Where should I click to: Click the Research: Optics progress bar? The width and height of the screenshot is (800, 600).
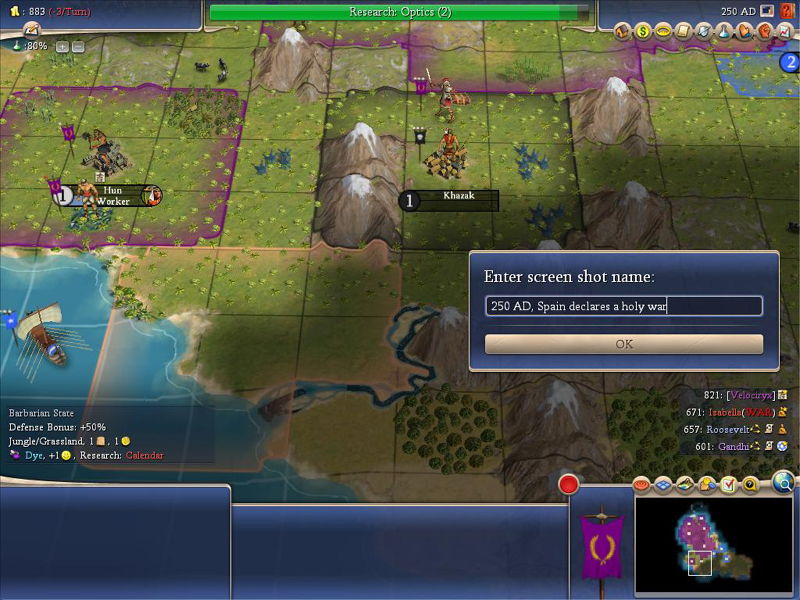[400, 12]
